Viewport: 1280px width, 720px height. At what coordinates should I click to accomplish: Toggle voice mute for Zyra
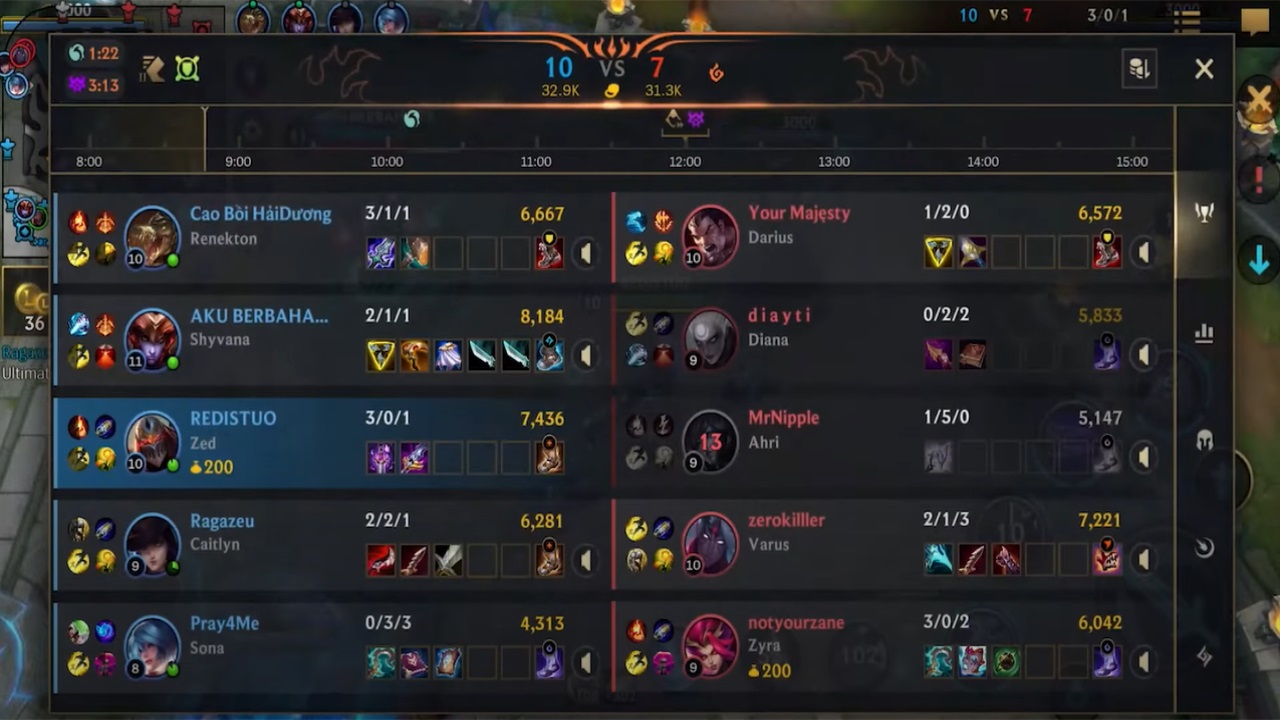pyautogui.click(x=1143, y=662)
